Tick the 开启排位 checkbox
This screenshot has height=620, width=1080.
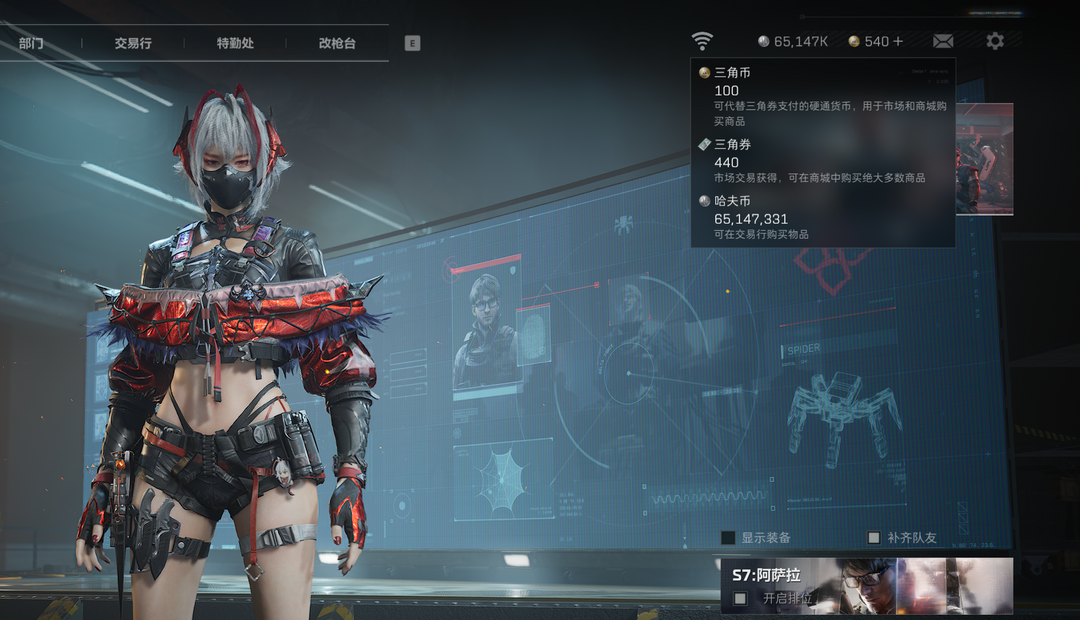(740, 598)
